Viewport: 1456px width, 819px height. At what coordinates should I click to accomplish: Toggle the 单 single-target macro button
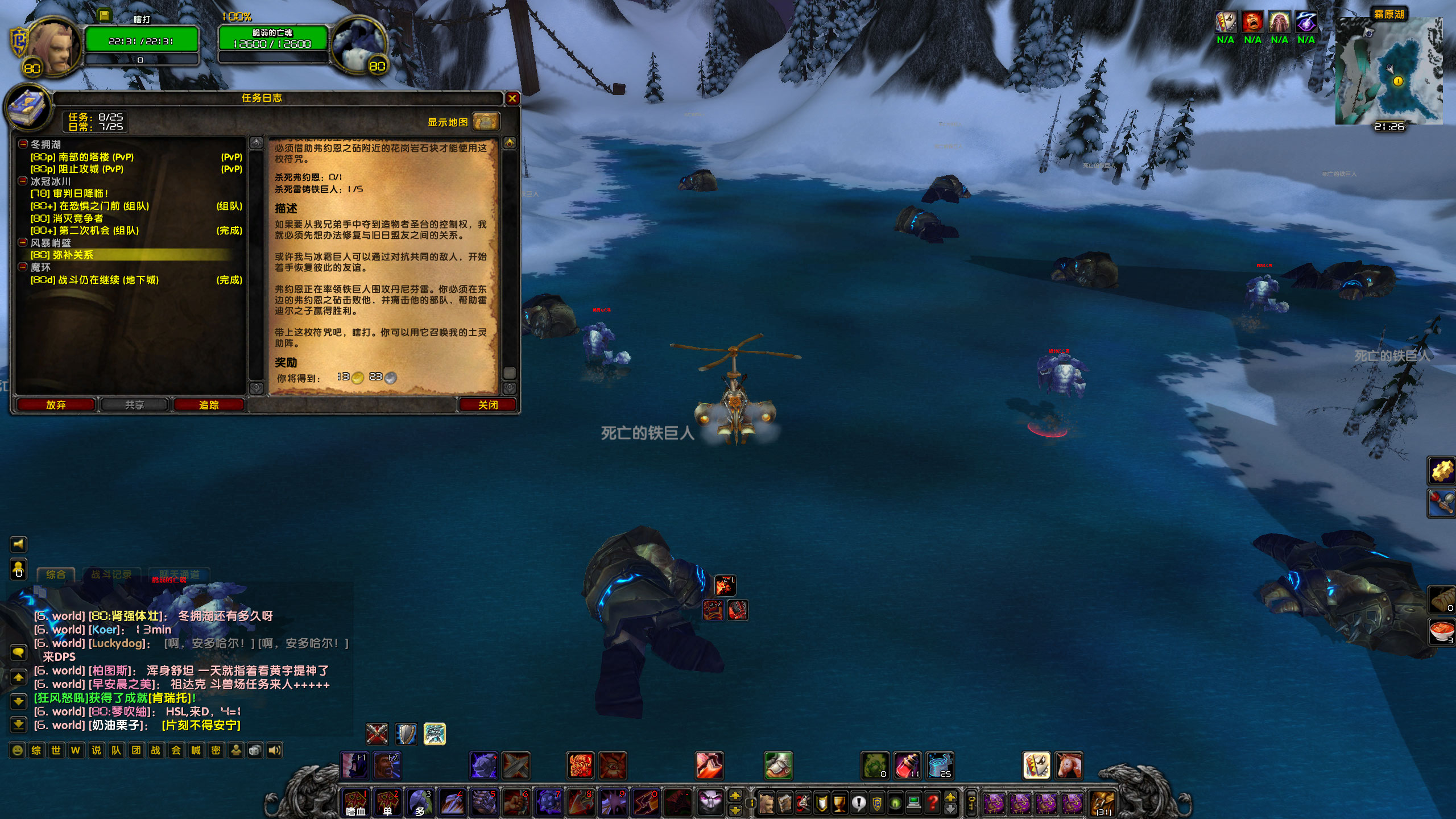(x=387, y=802)
